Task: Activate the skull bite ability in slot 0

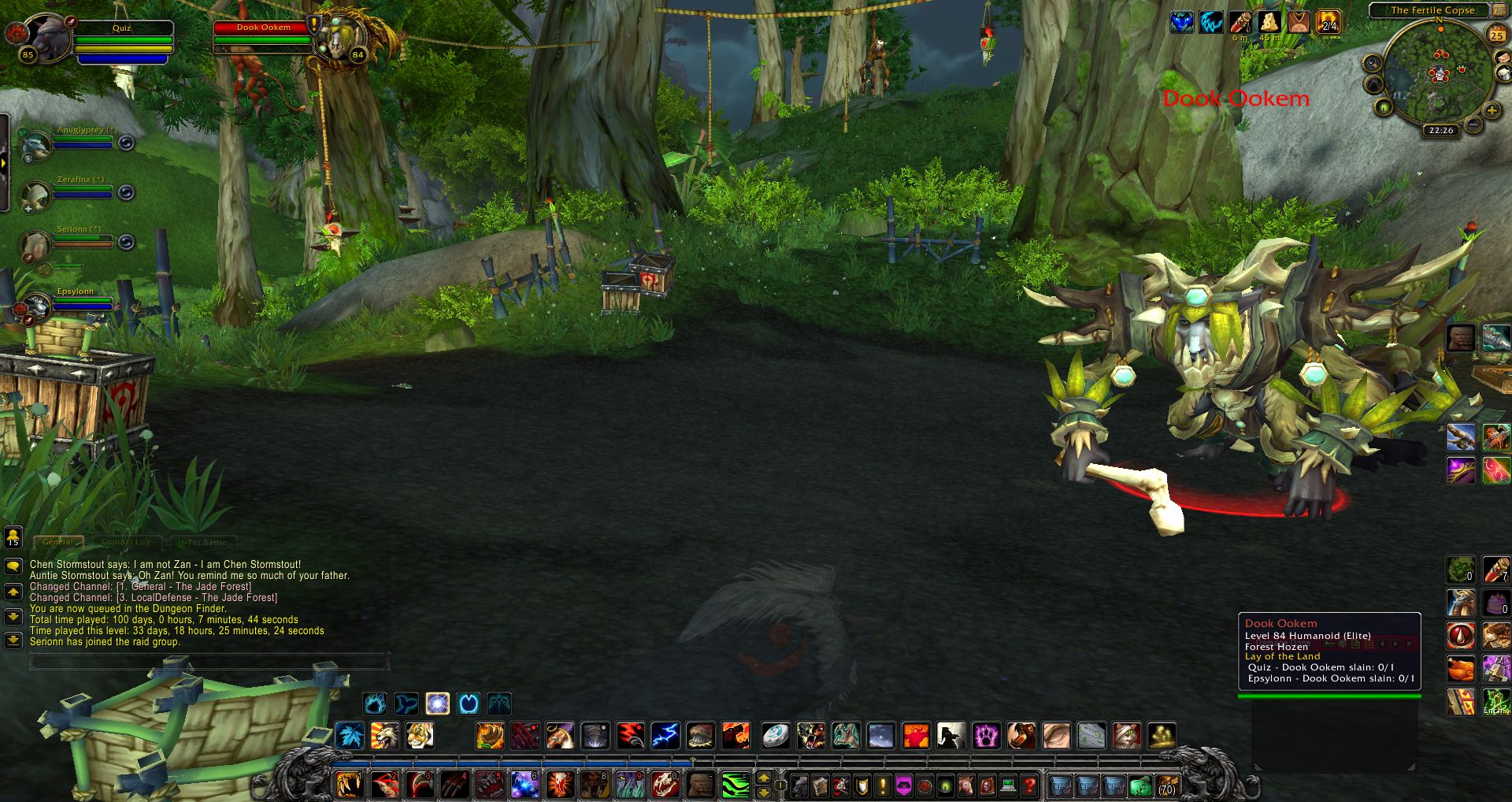Action: [x=665, y=785]
